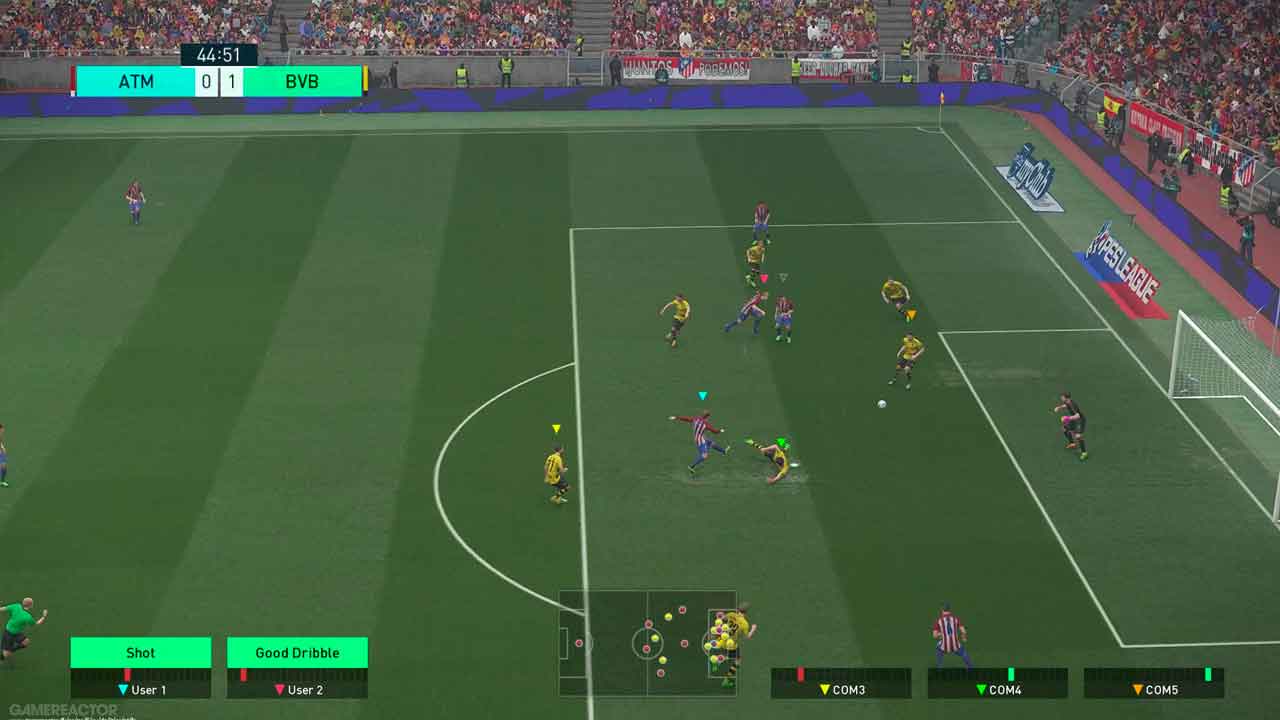Click the Good Dribble notification label
The height and width of the screenshot is (720, 1280).
tap(297, 653)
